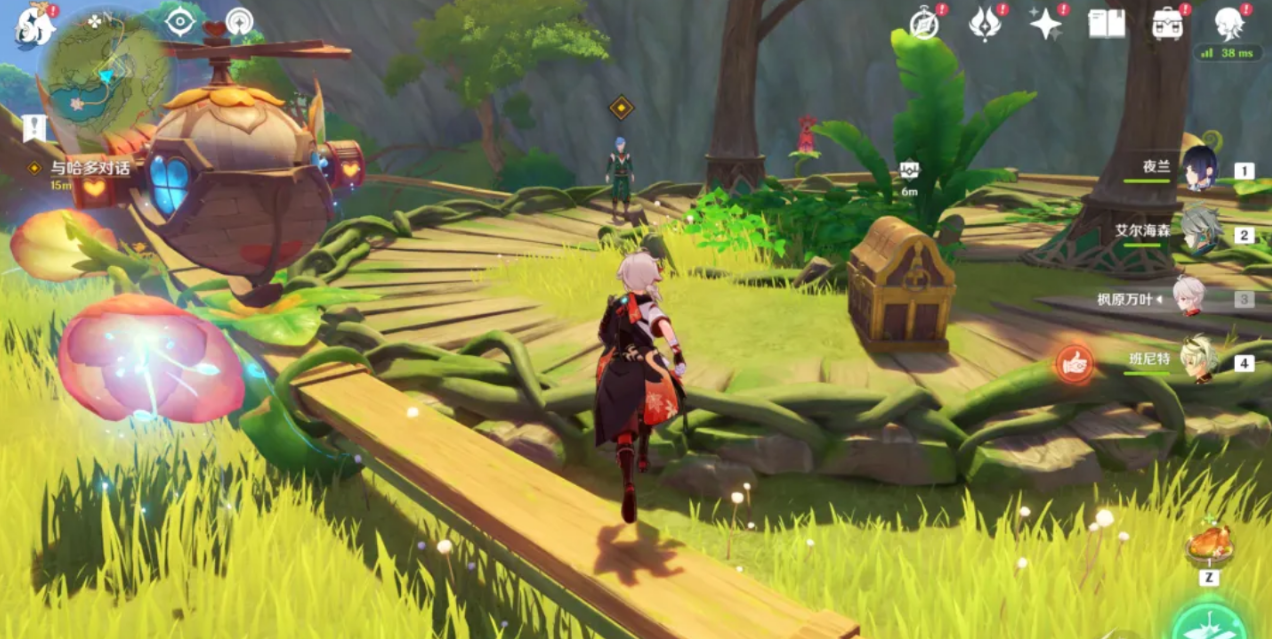Viewport: 1272px width, 639px height.
Task: Open the compass events icon
Action: pos(924,23)
